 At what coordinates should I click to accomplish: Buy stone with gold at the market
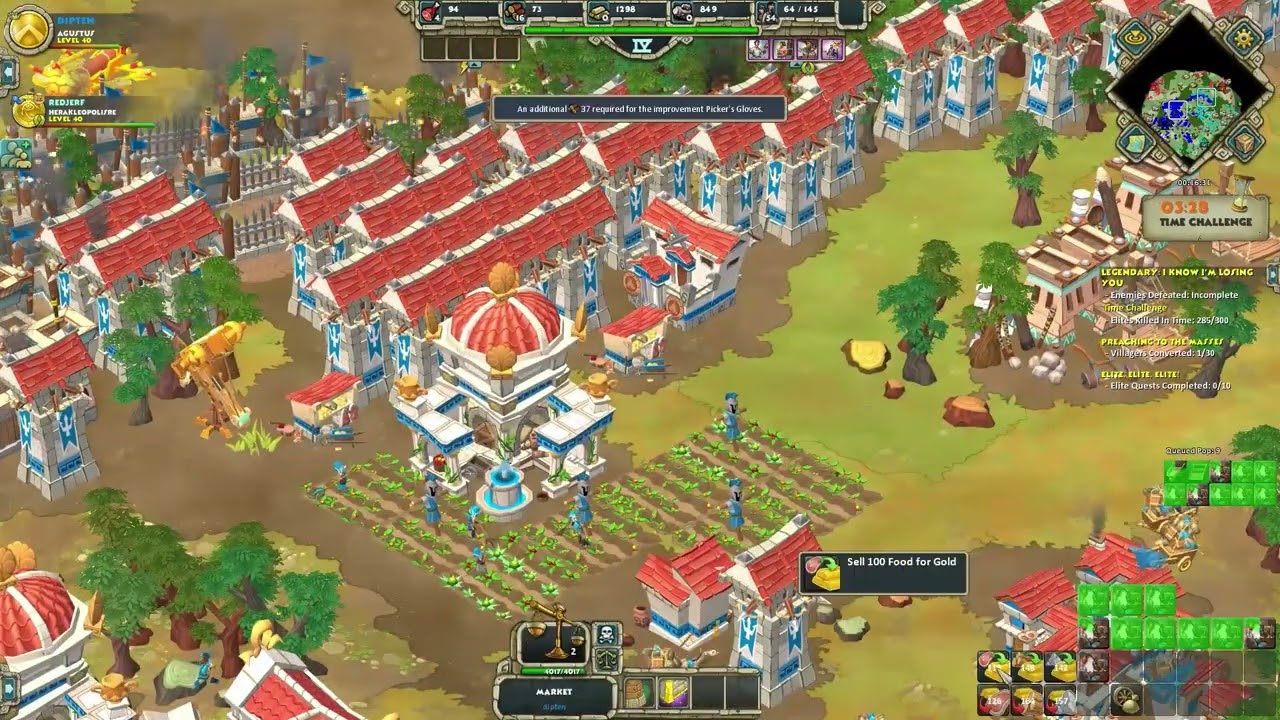click(x=1060, y=699)
